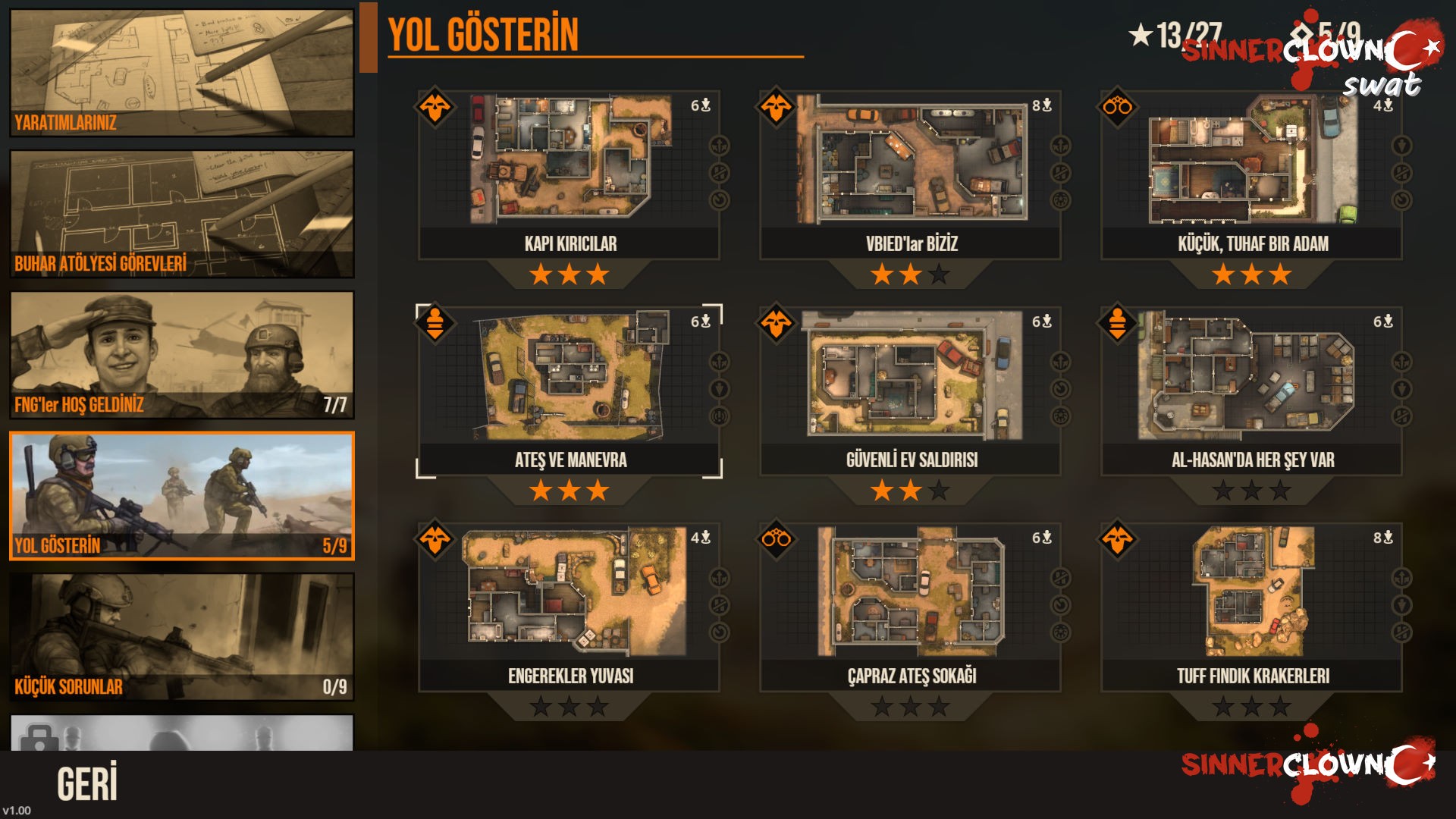This screenshot has width=1456, height=819.
Task: Choose the ATEŞ VE MANEVRA mission
Action: coord(569,391)
